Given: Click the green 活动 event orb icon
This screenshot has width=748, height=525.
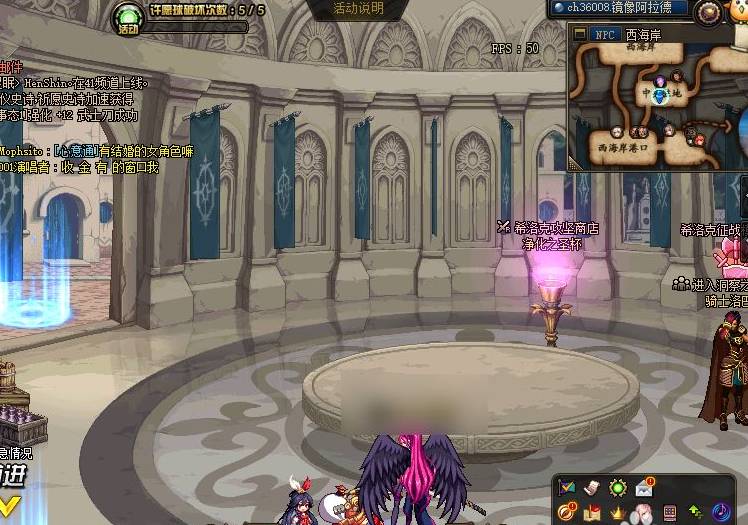Looking at the screenshot, I should [x=127, y=17].
